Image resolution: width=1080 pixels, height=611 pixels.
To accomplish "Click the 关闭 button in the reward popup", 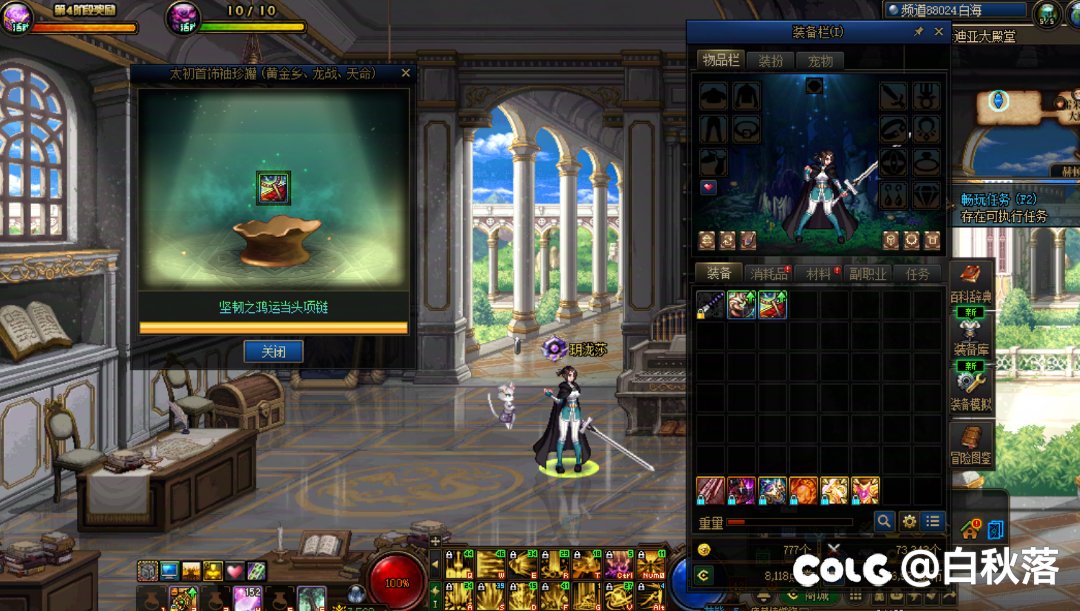I will (x=273, y=351).
